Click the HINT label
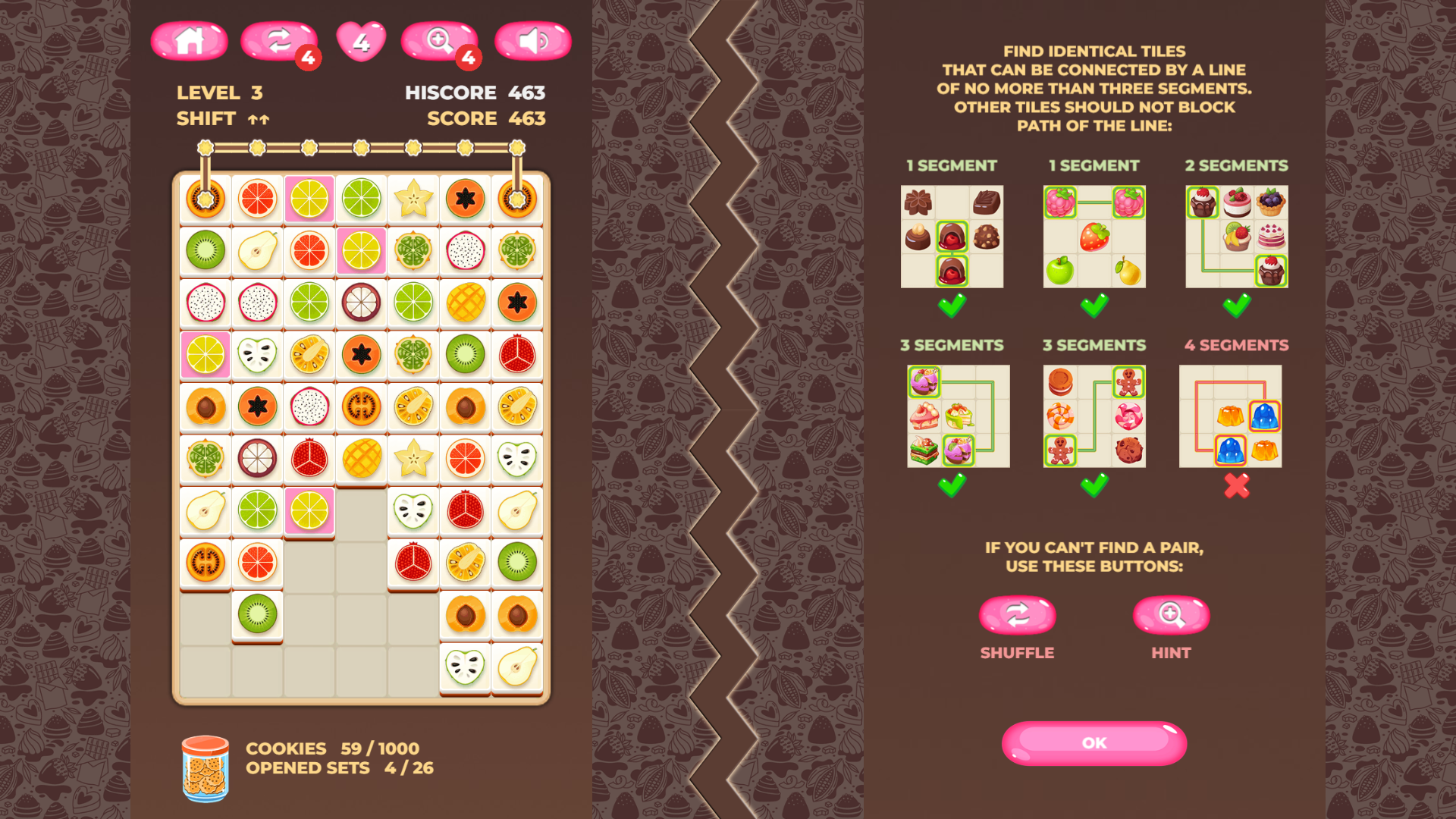The image size is (1456, 819). pos(1171,652)
